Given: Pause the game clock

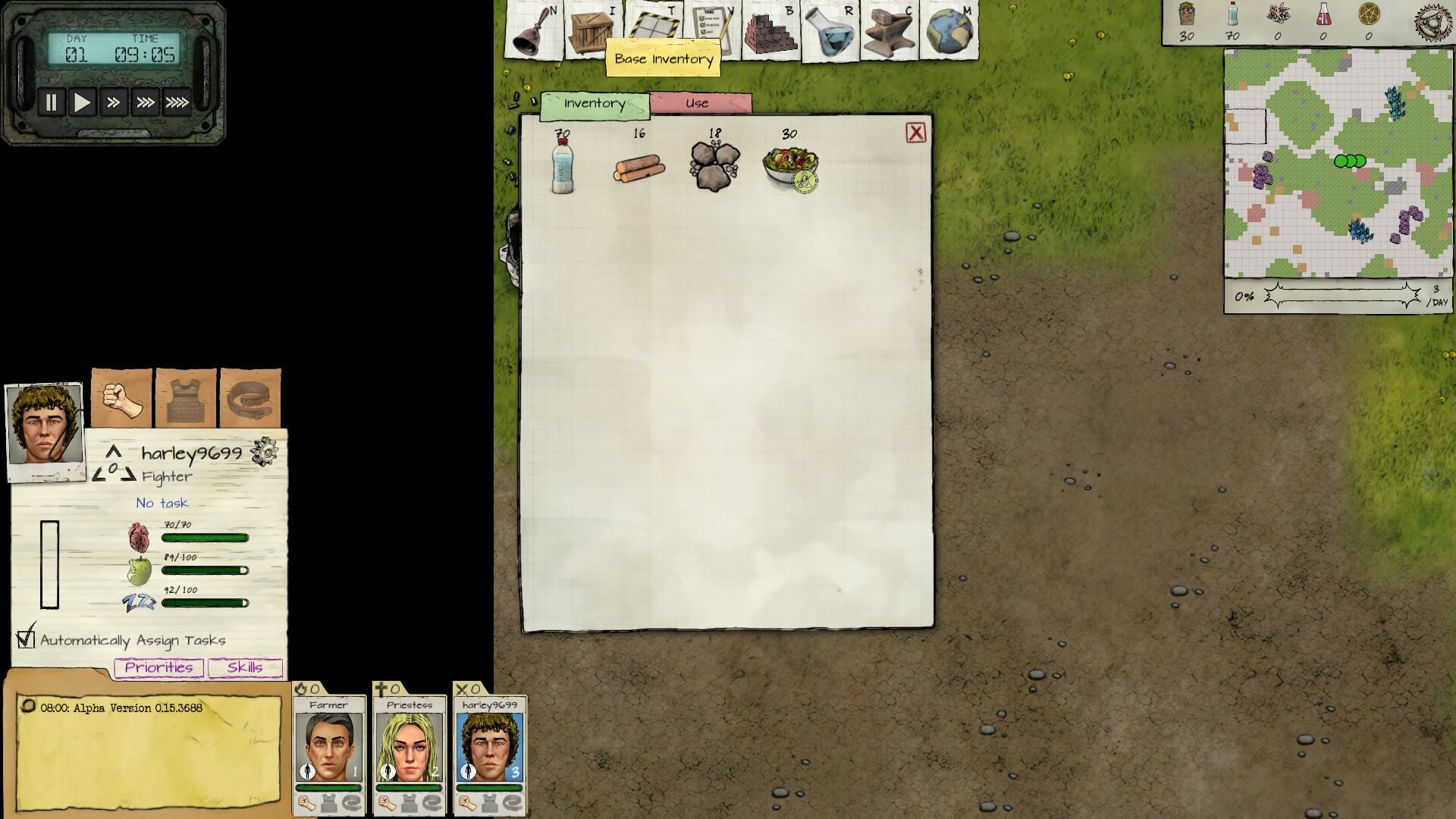Looking at the screenshot, I should point(51,102).
